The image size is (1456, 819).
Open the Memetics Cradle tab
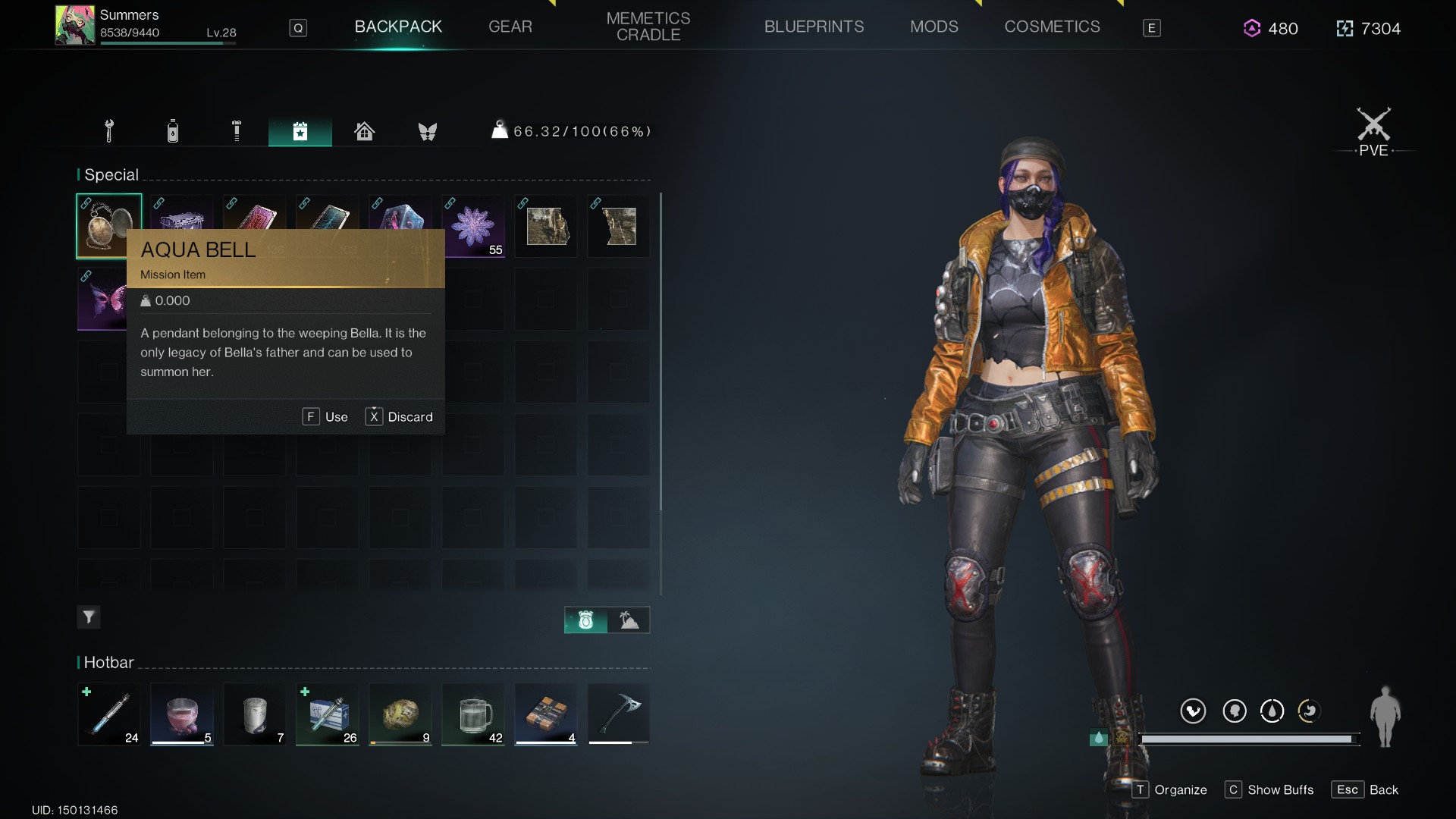pyautogui.click(x=648, y=27)
